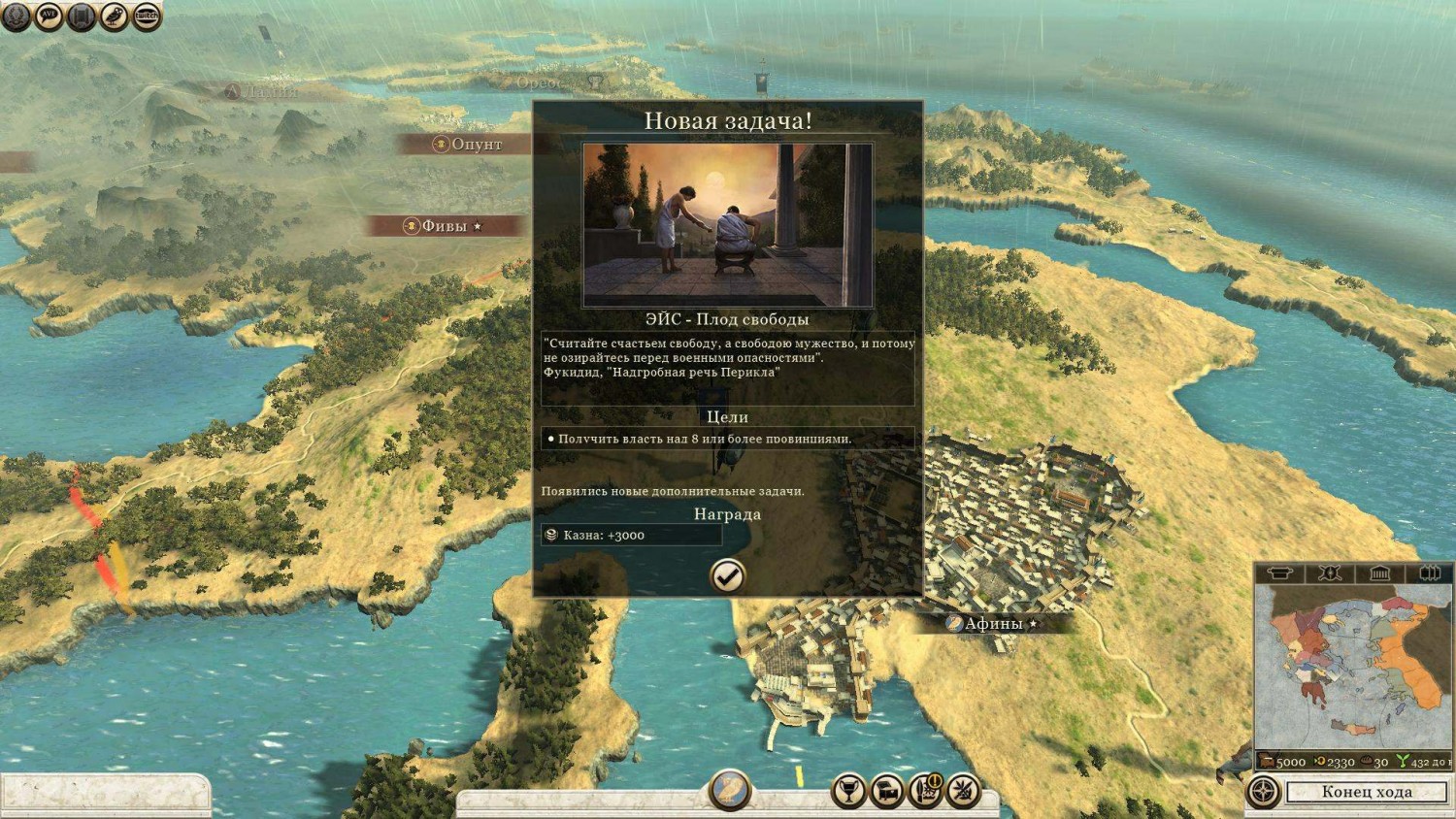
Task: Click the food supply counter showing 30
Action: coord(1375,763)
